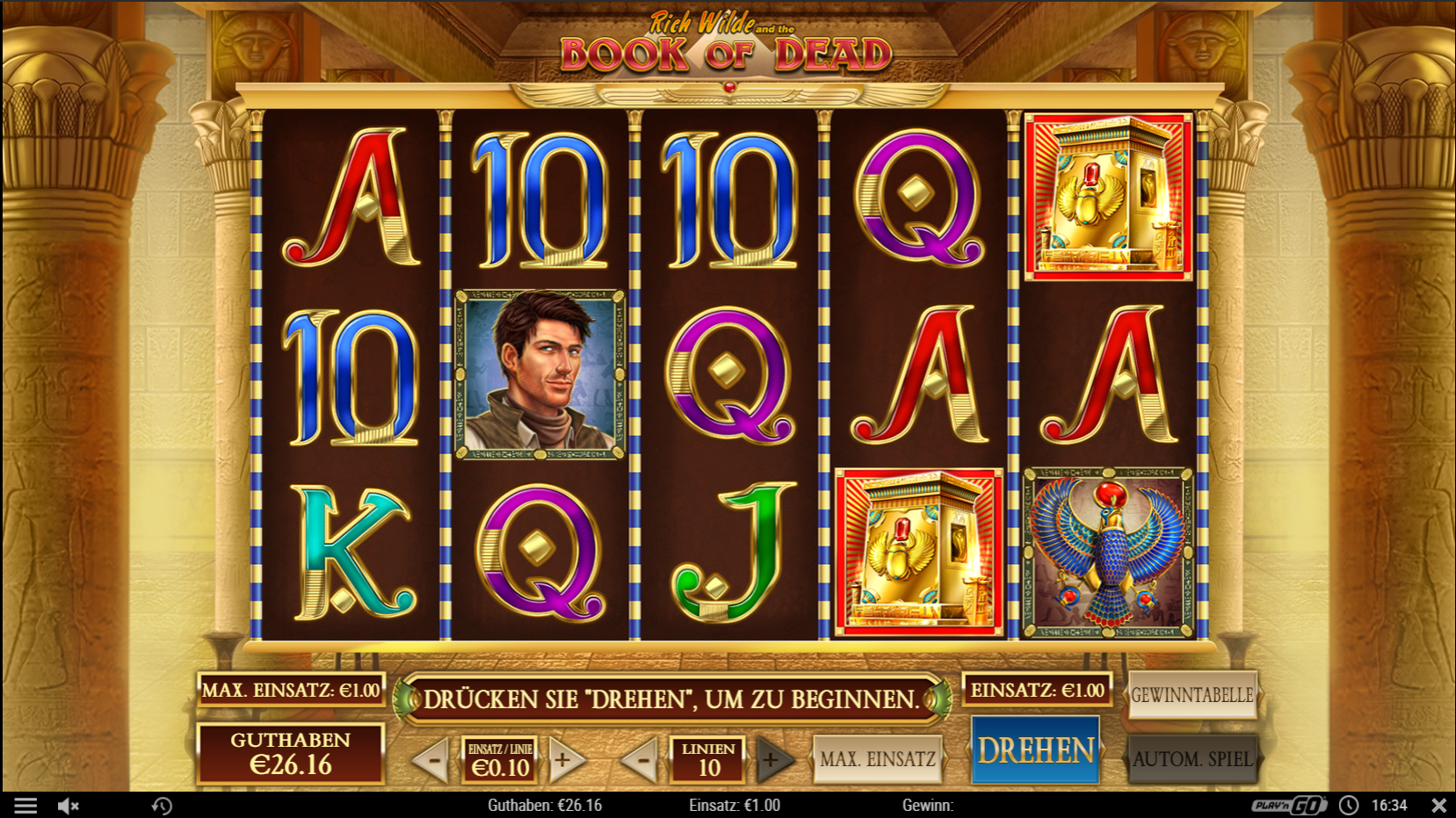
Task: Close the game with the X icon
Action: pyautogui.click(x=1439, y=804)
